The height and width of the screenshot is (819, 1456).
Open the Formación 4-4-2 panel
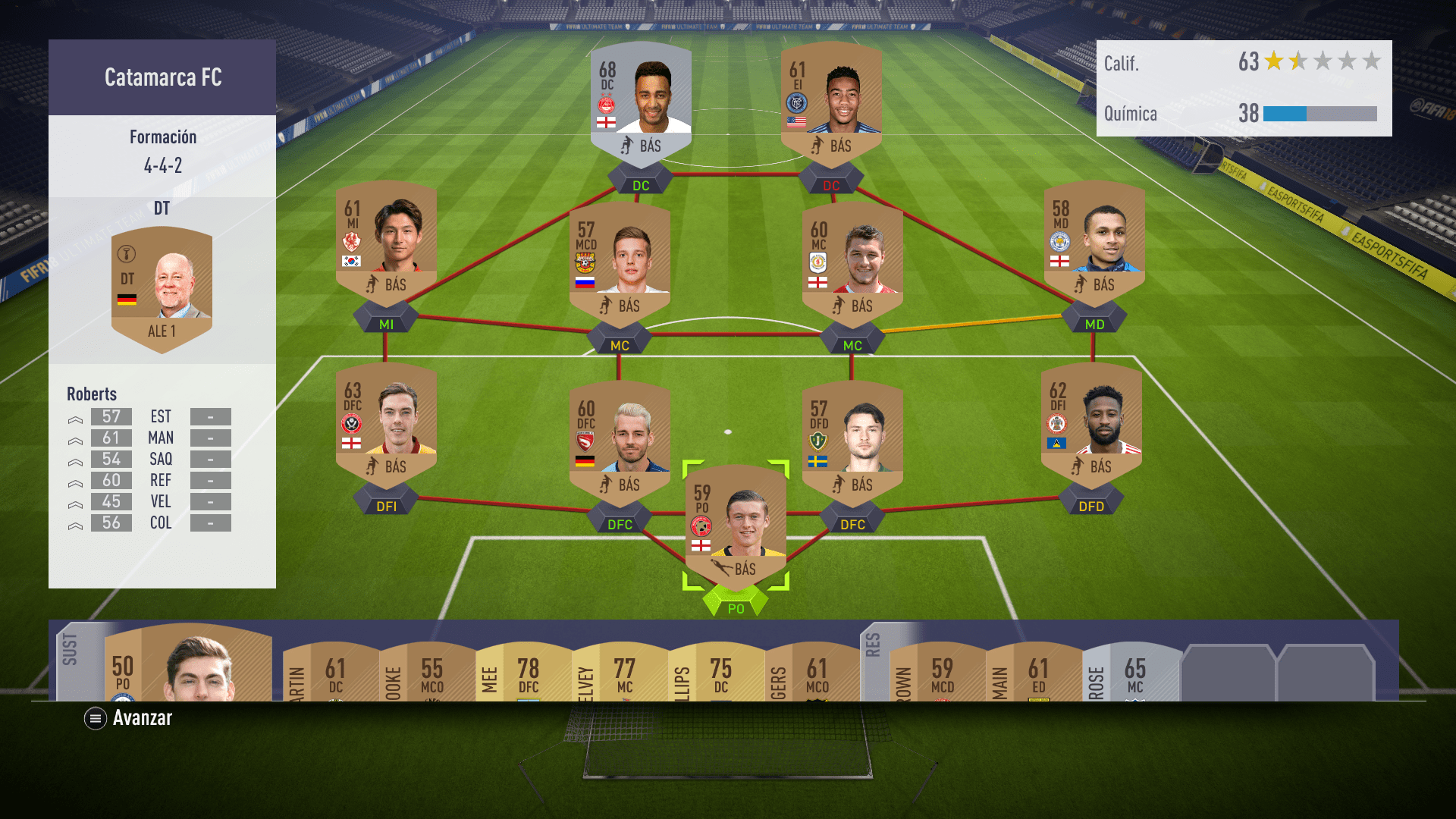(x=162, y=152)
